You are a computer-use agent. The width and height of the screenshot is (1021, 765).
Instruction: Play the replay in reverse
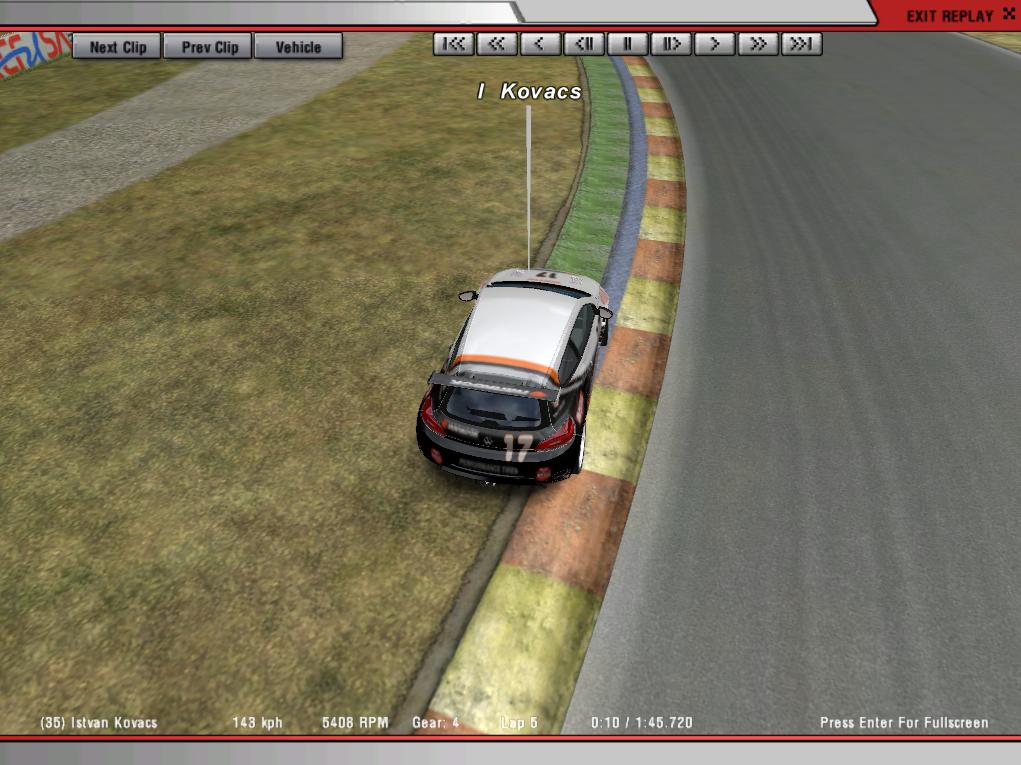(x=540, y=44)
